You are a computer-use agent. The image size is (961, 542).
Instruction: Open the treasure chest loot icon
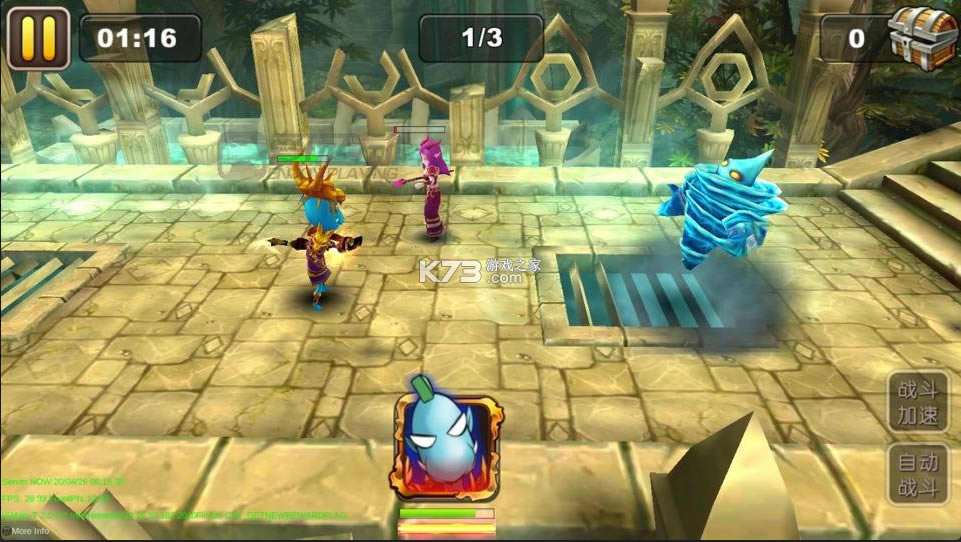923,37
